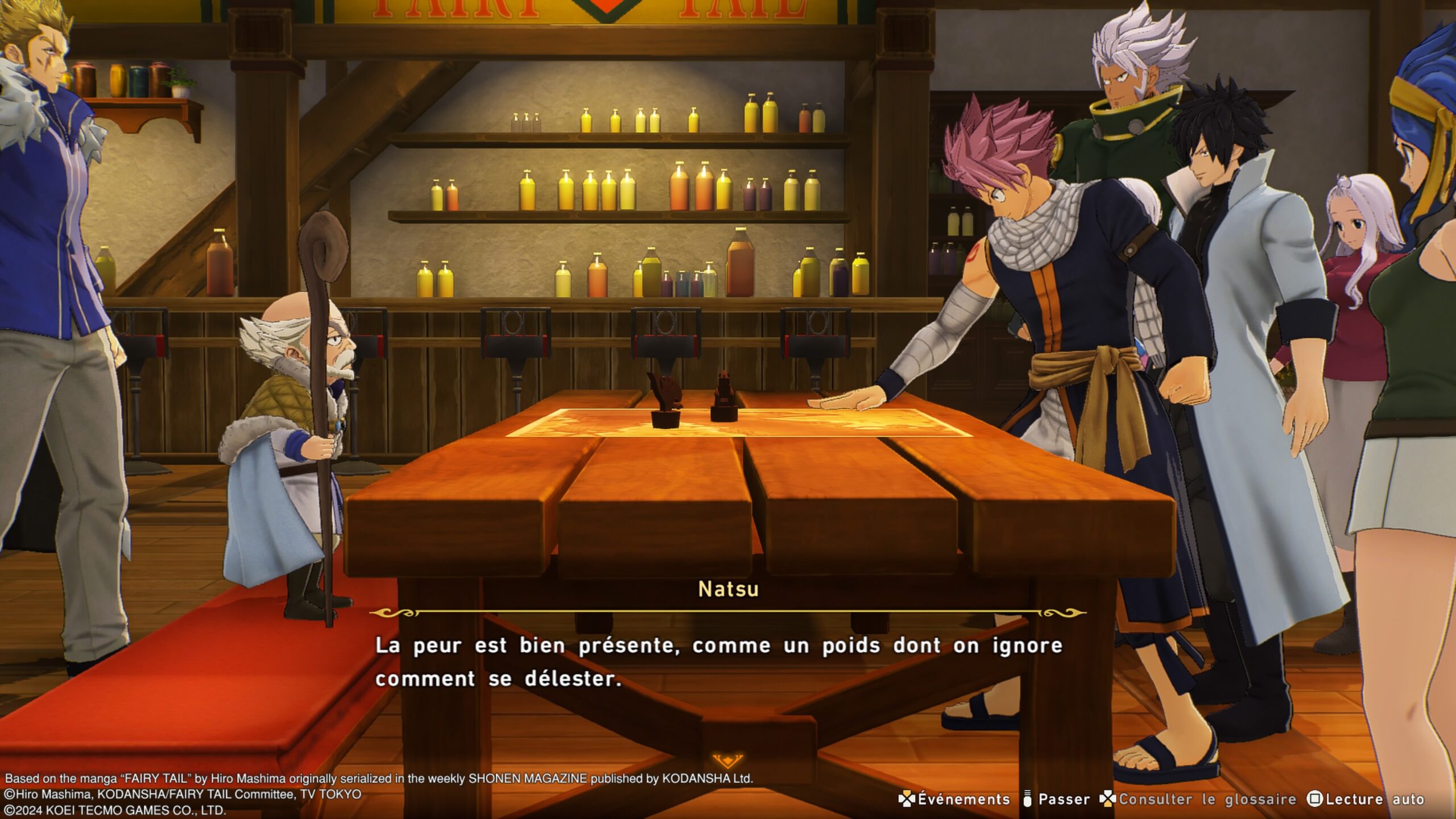
Task: Open the Événements log
Action: (x=954, y=799)
